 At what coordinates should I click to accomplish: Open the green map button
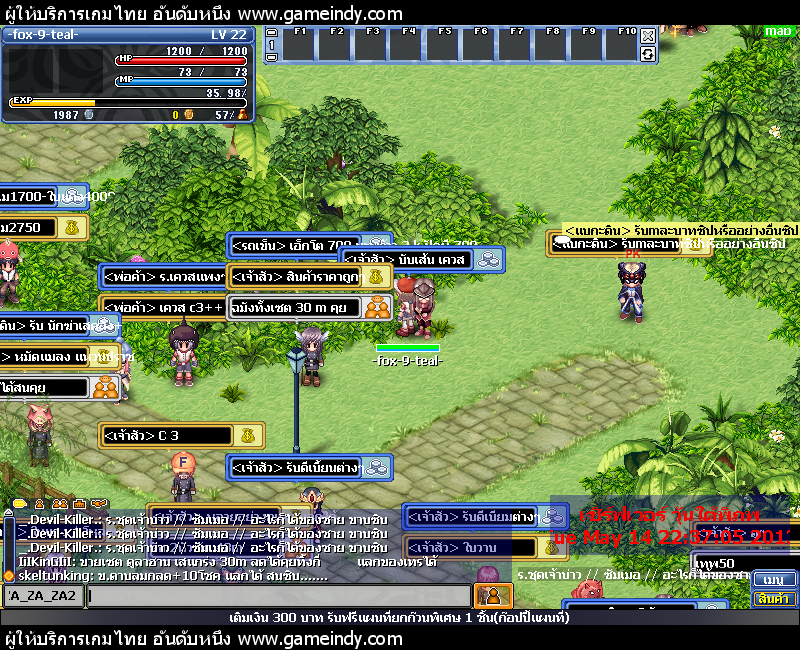coord(778,31)
